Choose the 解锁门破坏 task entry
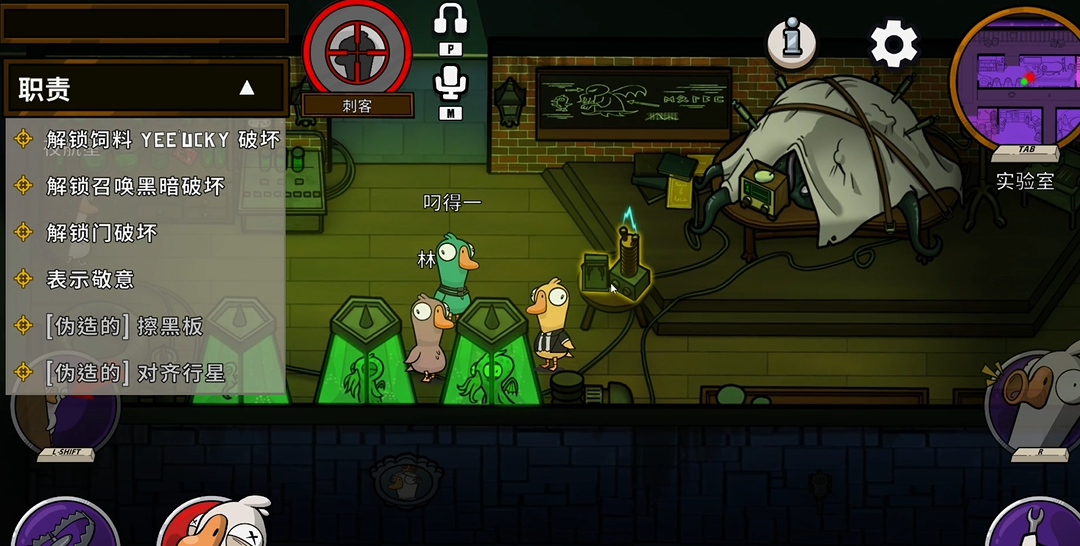1080x546 pixels. tap(101, 233)
